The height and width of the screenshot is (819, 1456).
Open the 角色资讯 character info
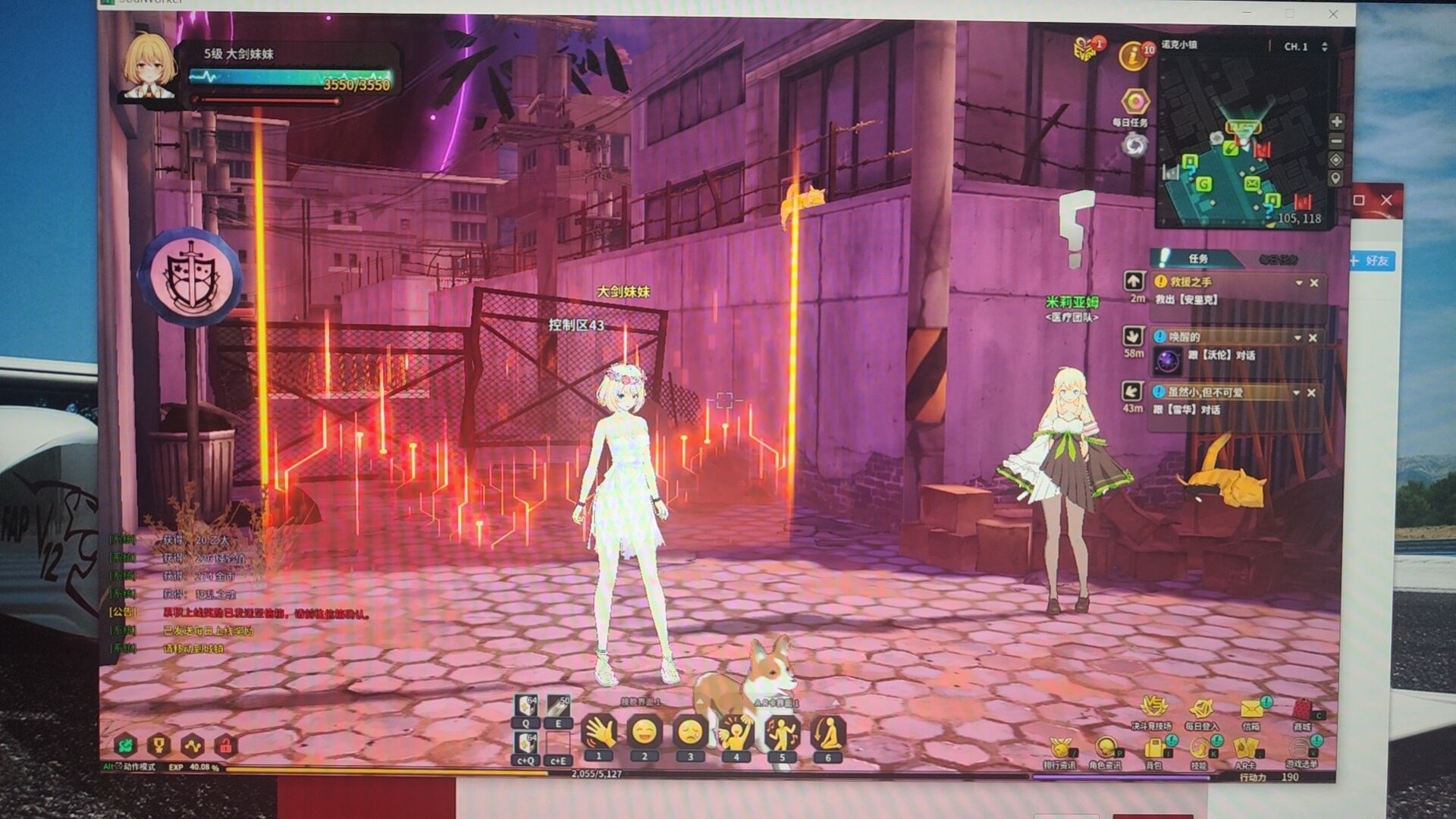(x=1105, y=749)
